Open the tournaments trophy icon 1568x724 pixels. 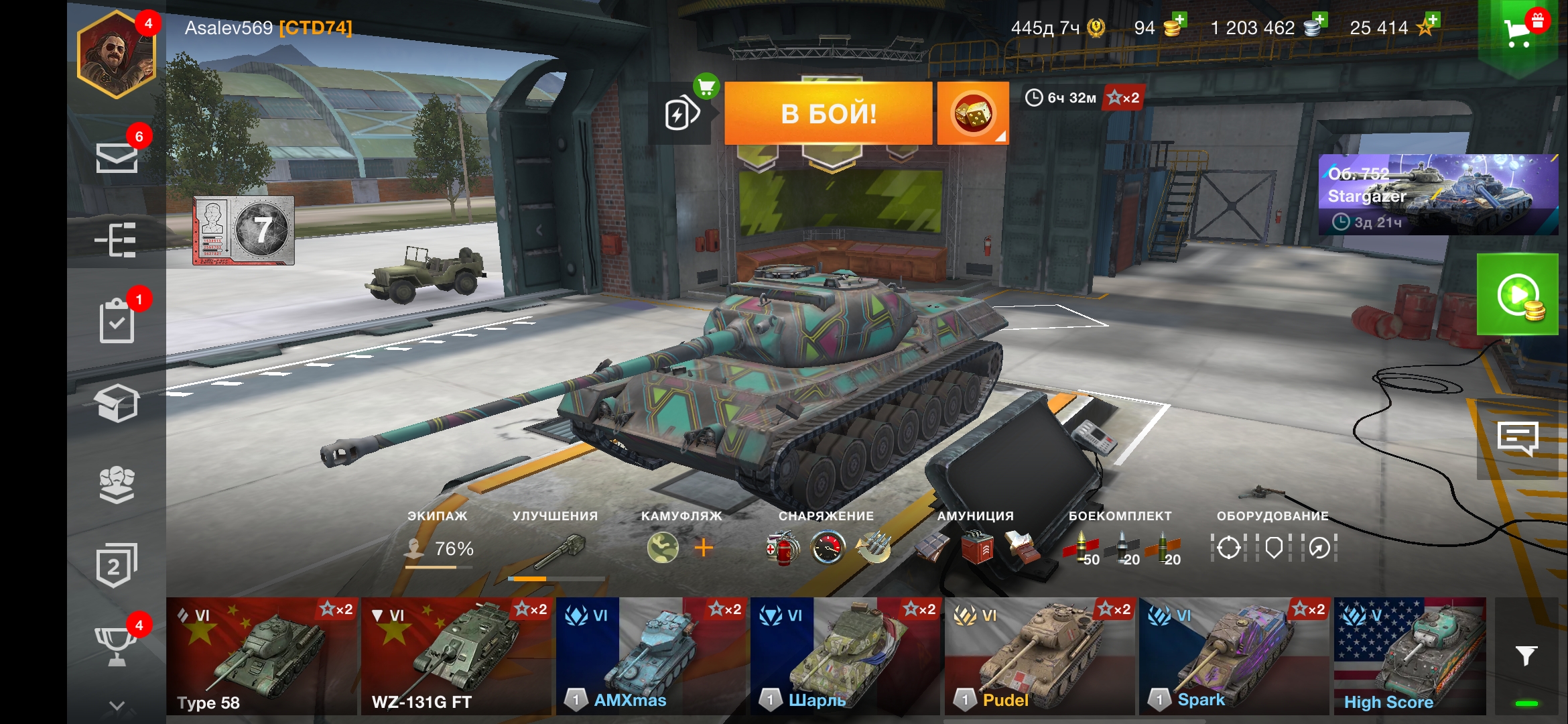click(117, 646)
